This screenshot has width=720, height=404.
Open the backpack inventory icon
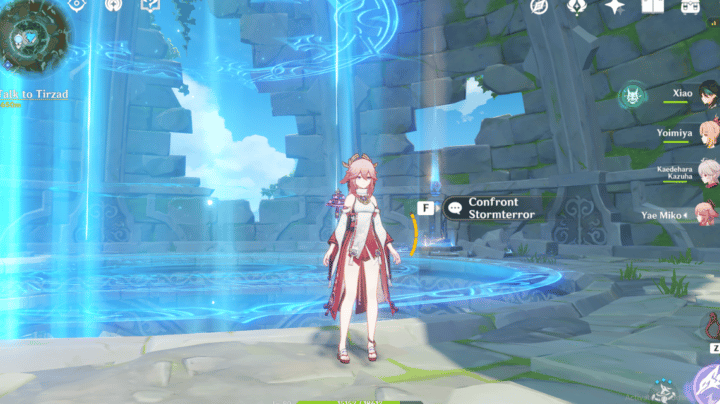690,6
